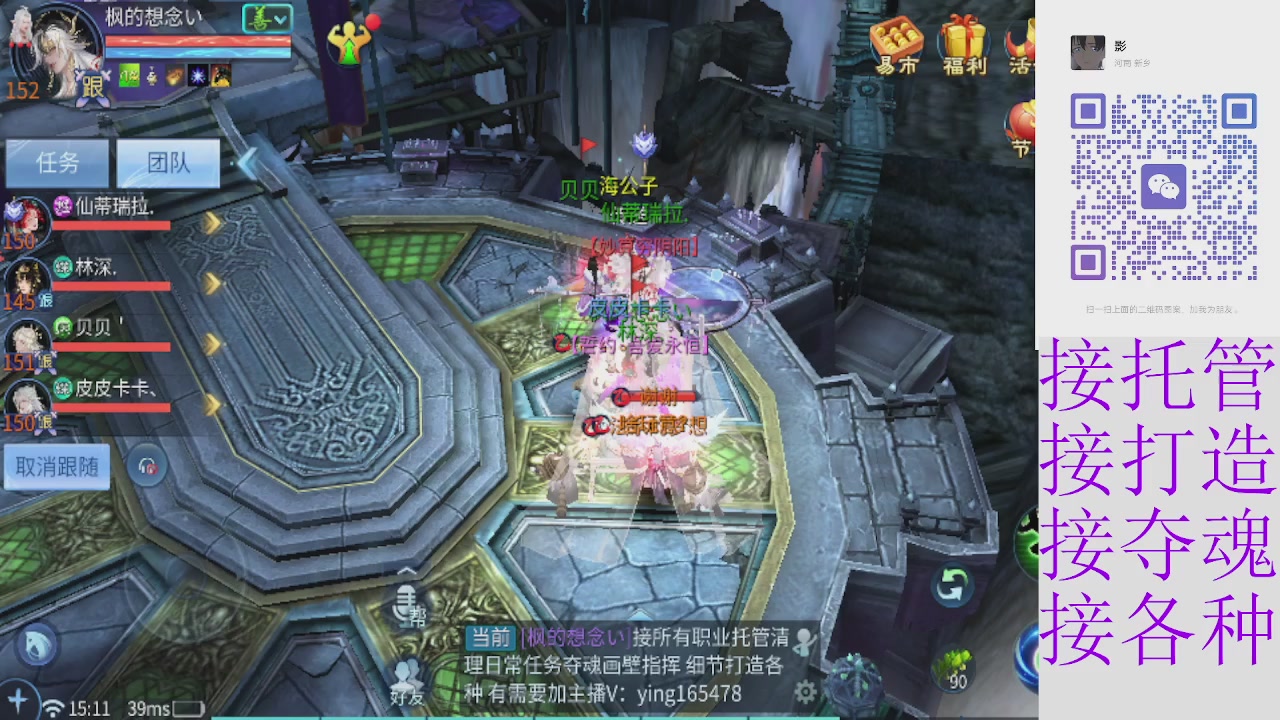Switch to the 团队 tab
This screenshot has height=720, width=1280.
coord(166,163)
